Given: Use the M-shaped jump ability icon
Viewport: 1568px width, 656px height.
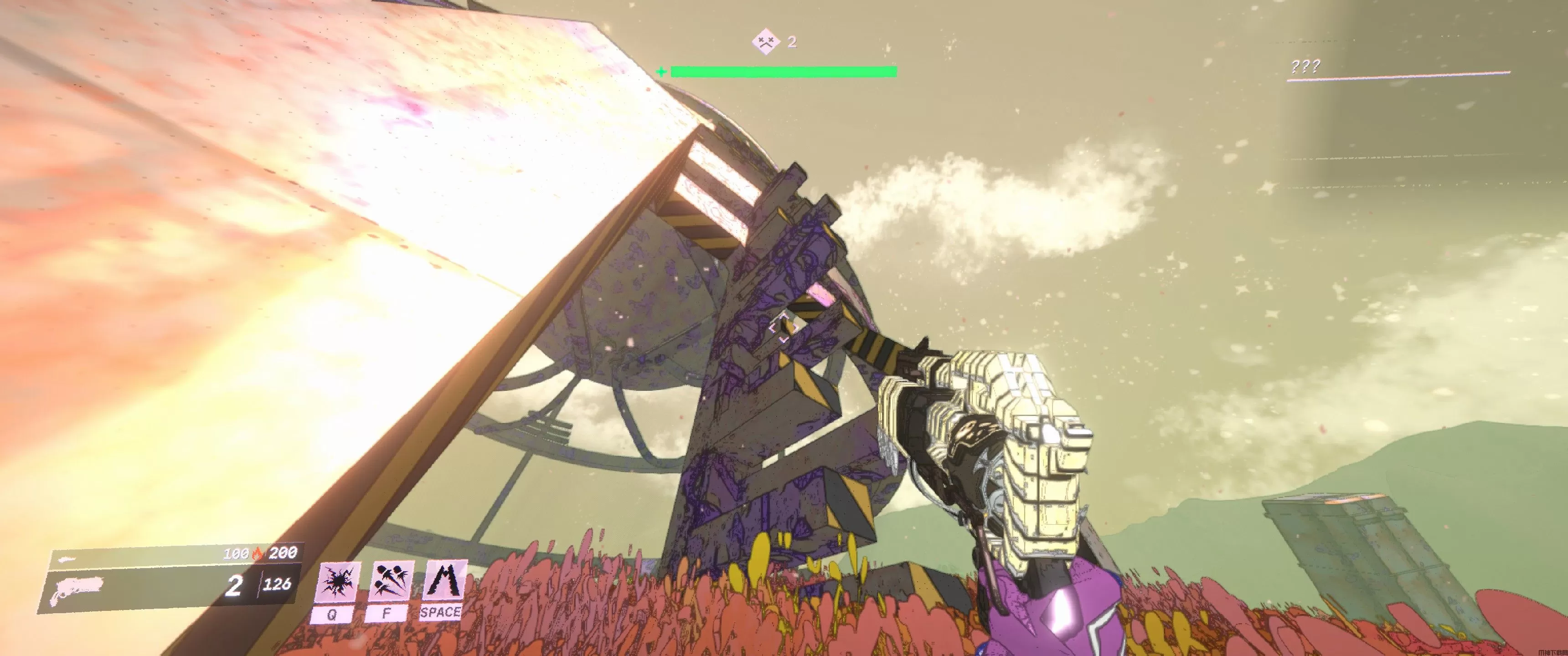Looking at the screenshot, I should pyautogui.click(x=444, y=582).
